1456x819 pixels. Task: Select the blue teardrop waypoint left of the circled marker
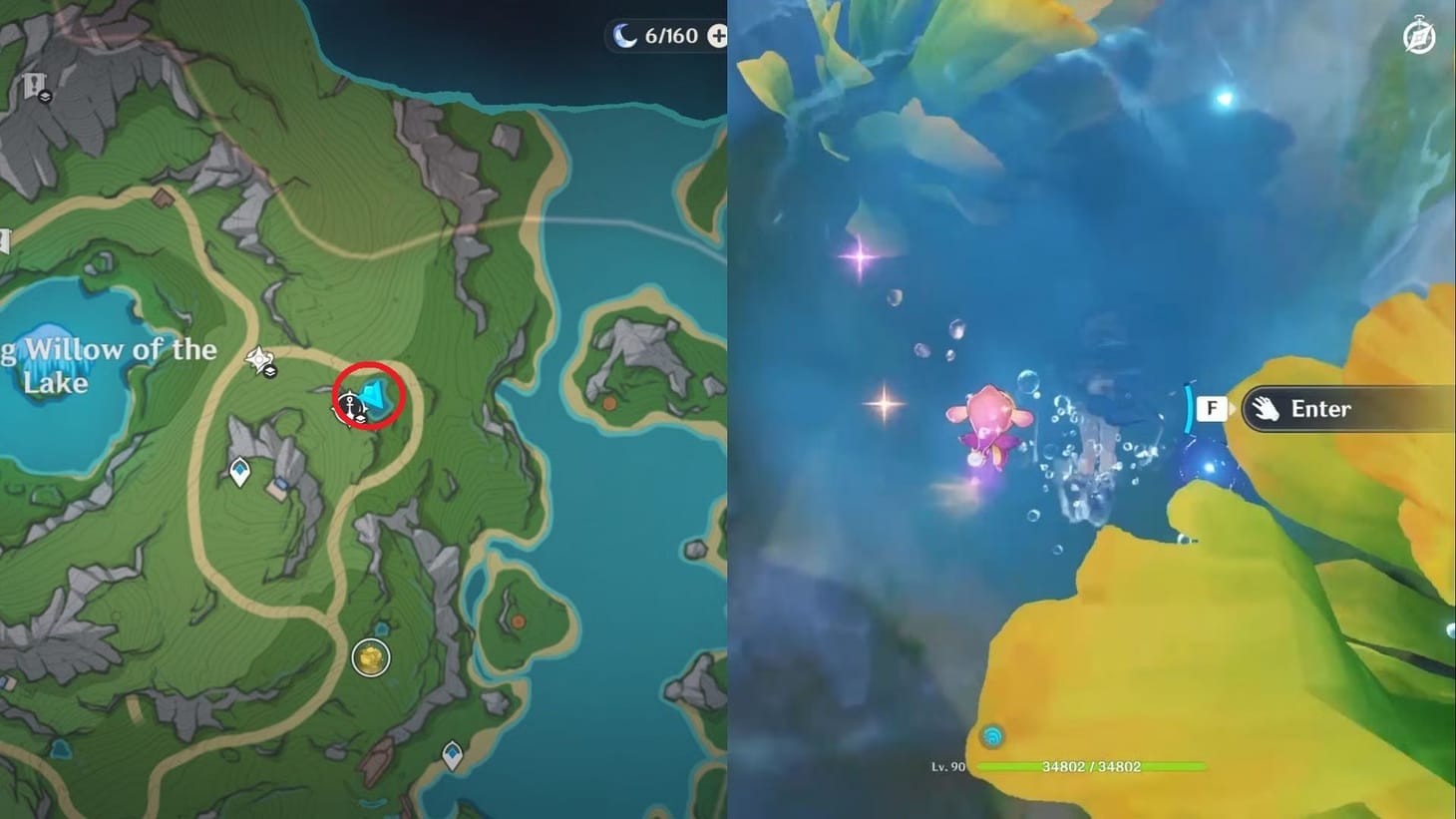[239, 469]
